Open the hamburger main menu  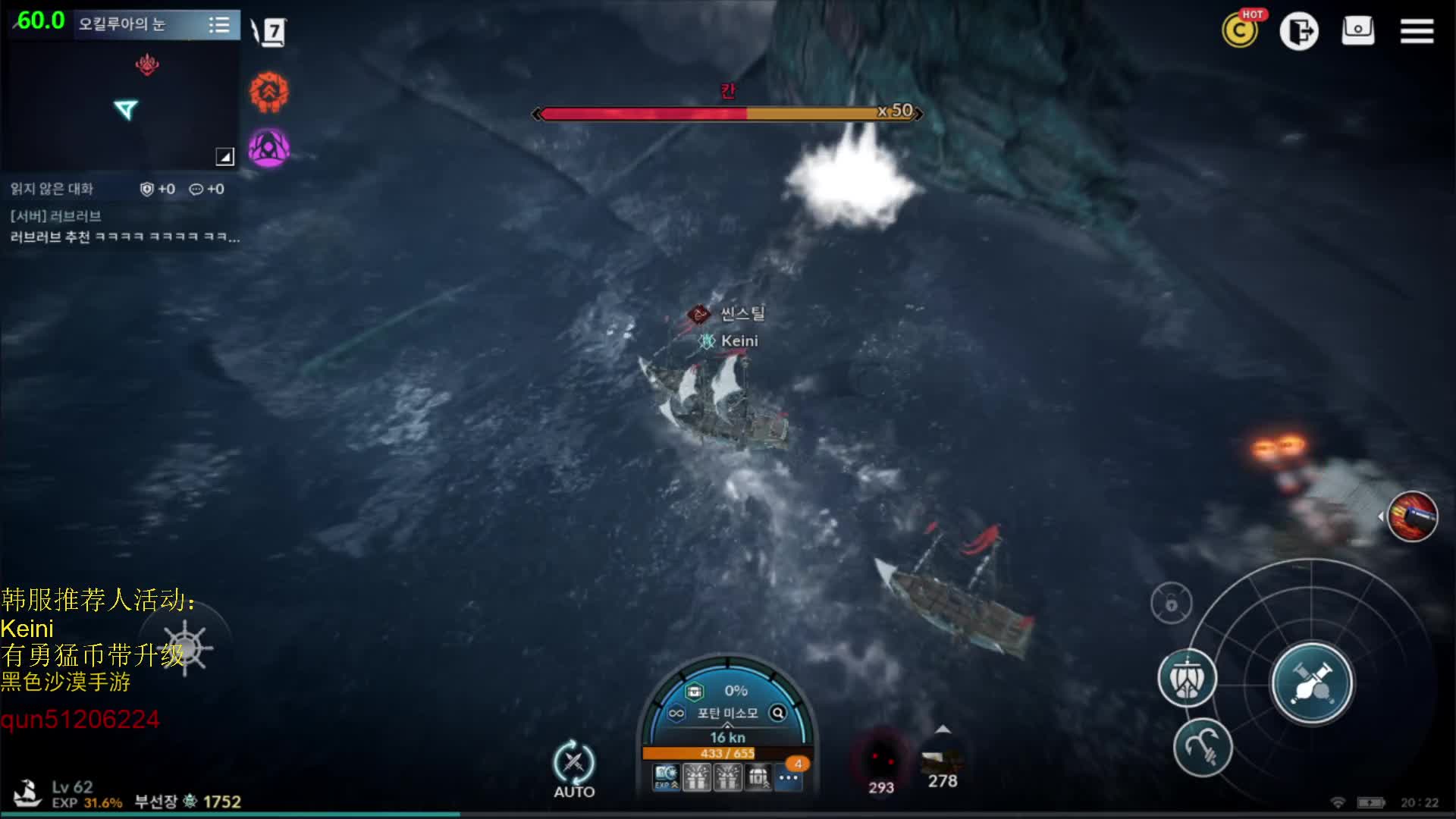pyautogui.click(x=1416, y=31)
